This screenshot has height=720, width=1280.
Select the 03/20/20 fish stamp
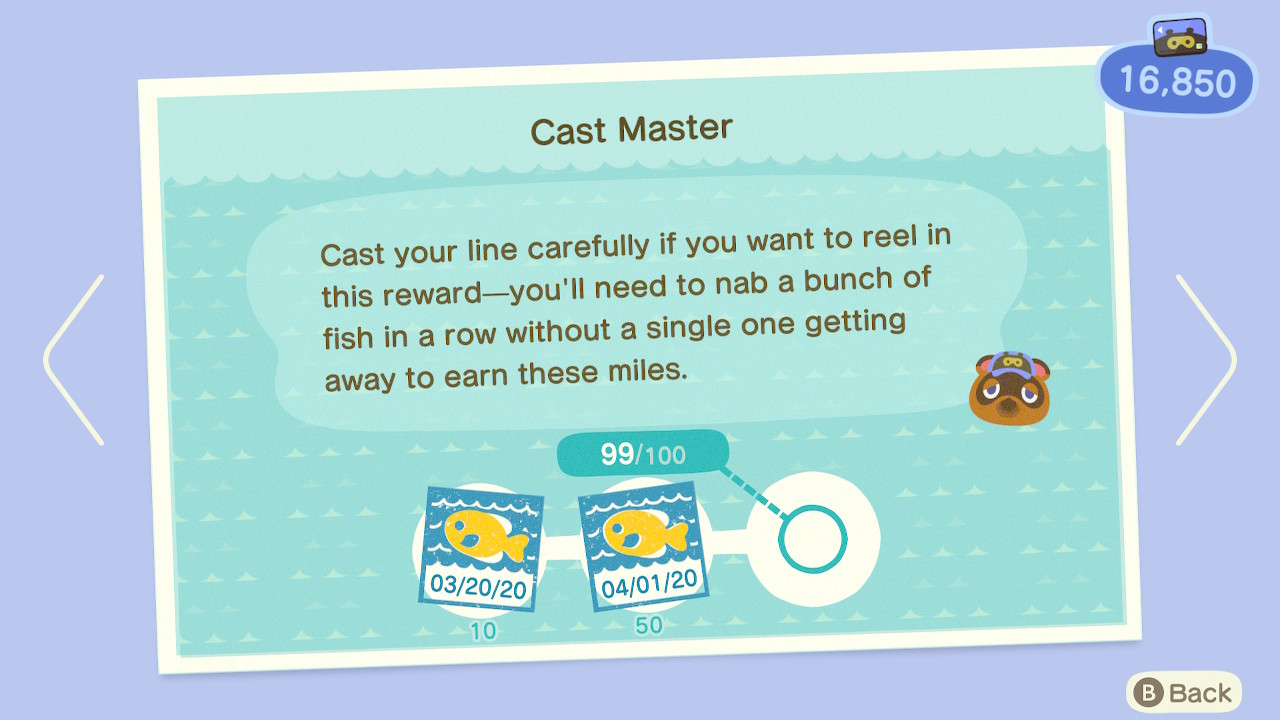(483, 545)
